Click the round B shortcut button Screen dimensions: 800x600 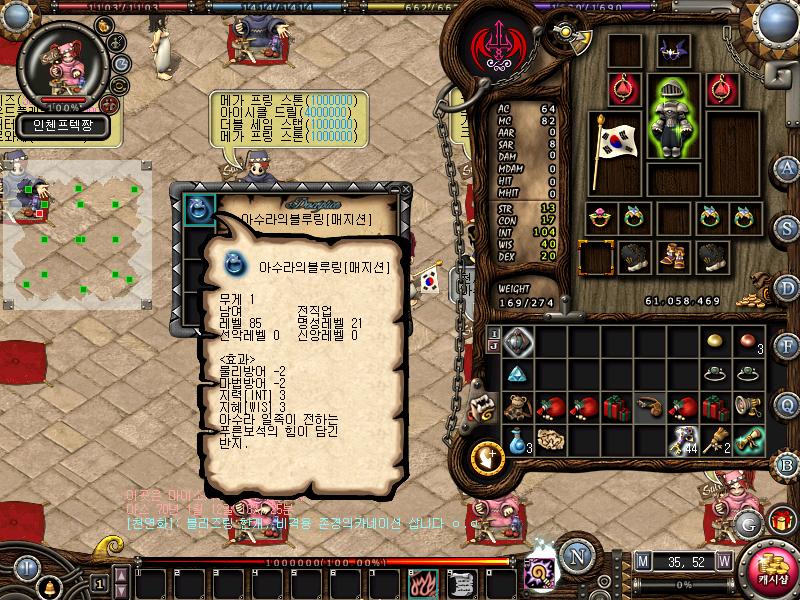788,465
